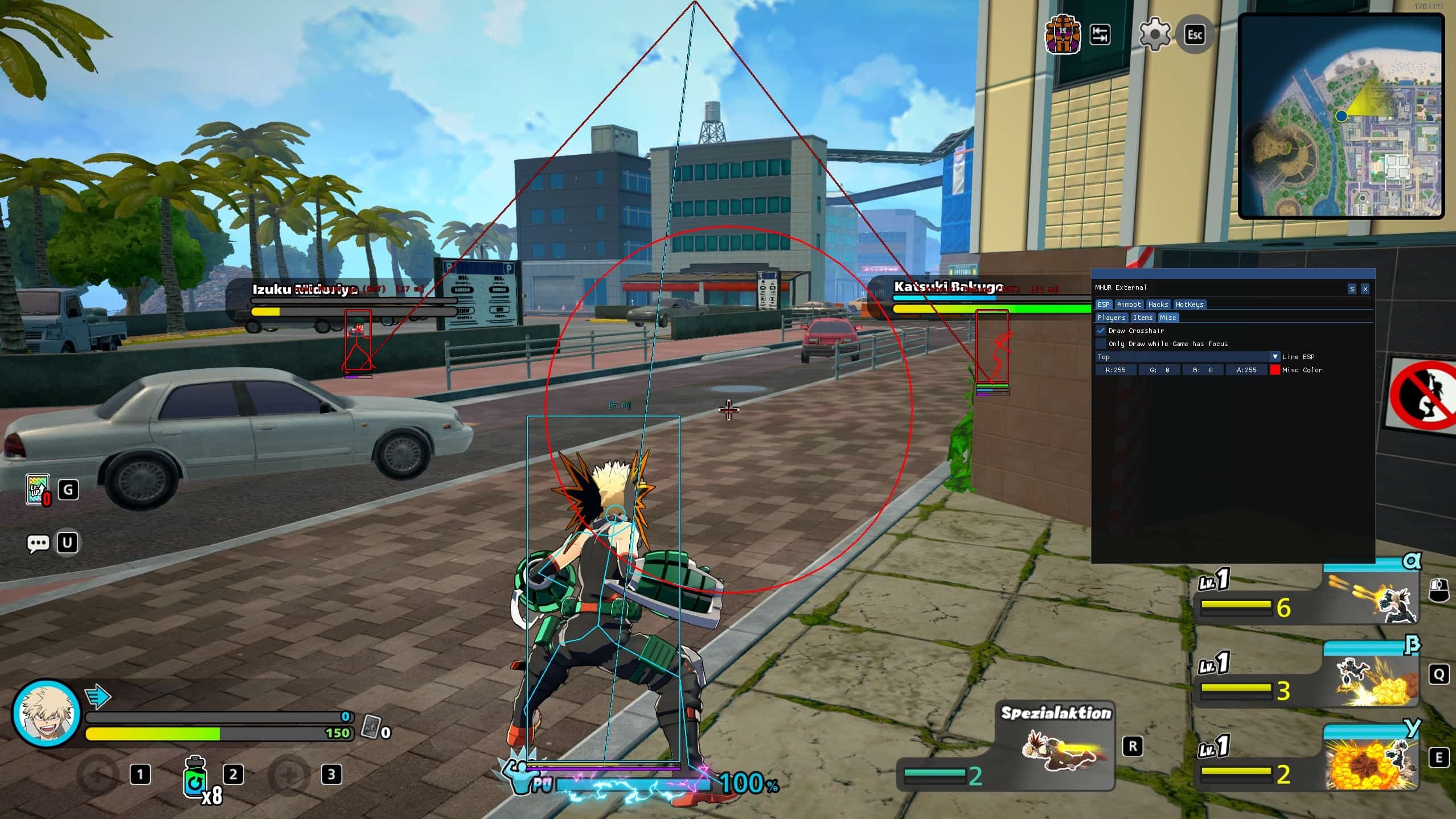Viewport: 1456px width, 819px height.
Task: Use the green recovery drink item slot
Action: (x=195, y=776)
